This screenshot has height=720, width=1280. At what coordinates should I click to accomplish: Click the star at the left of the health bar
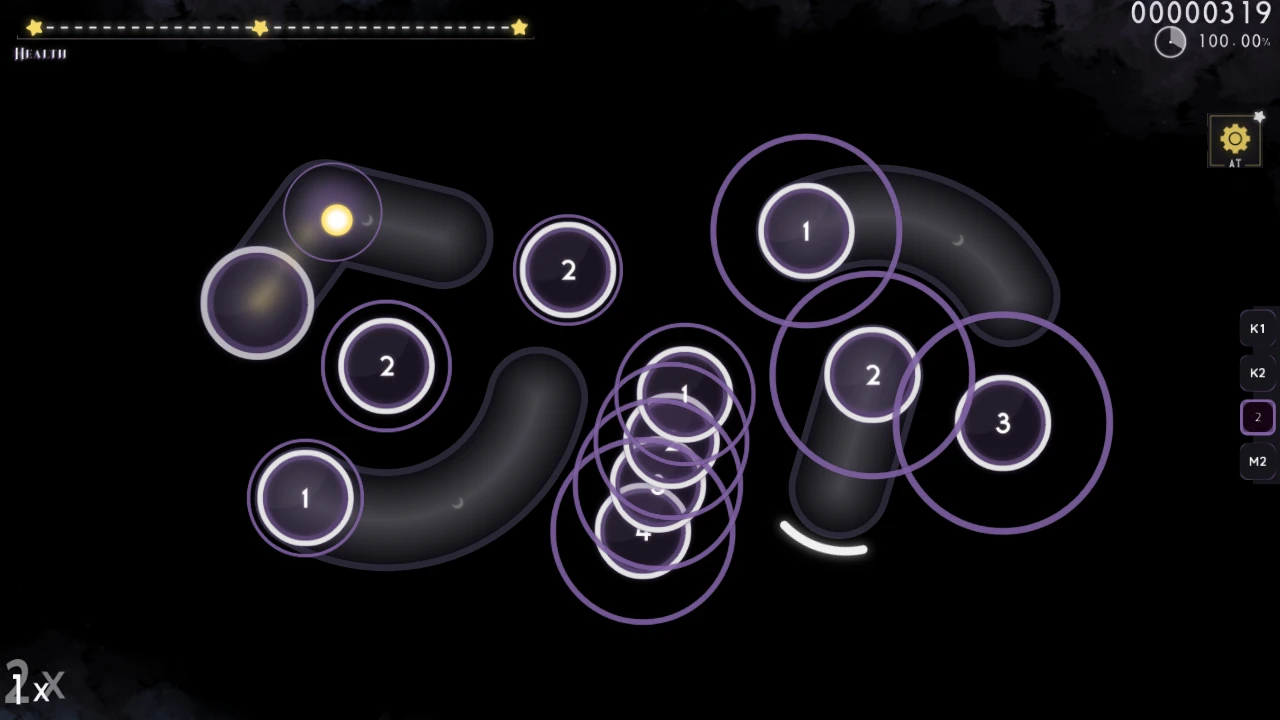(x=35, y=27)
